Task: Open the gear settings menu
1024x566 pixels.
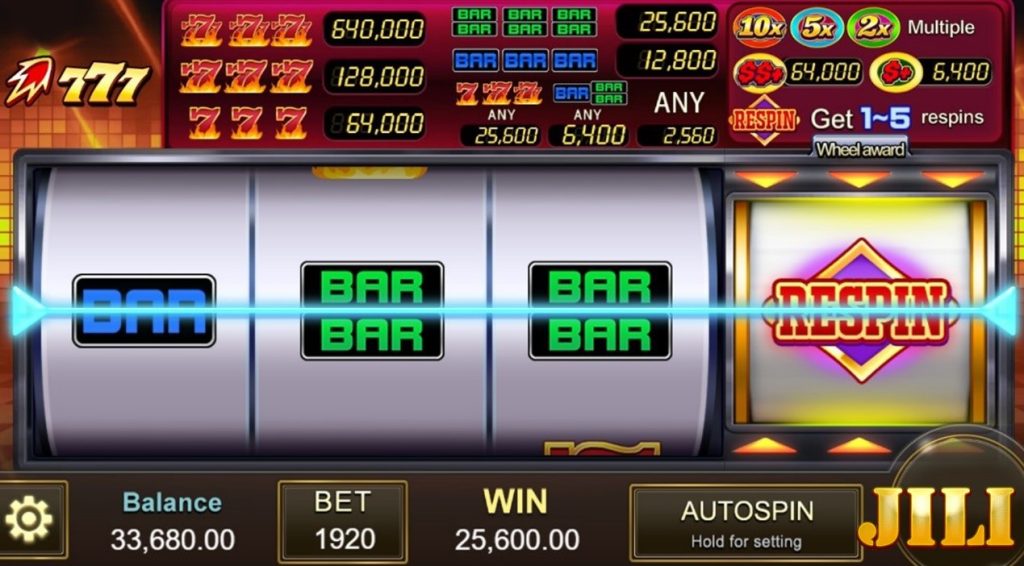Action: point(29,518)
